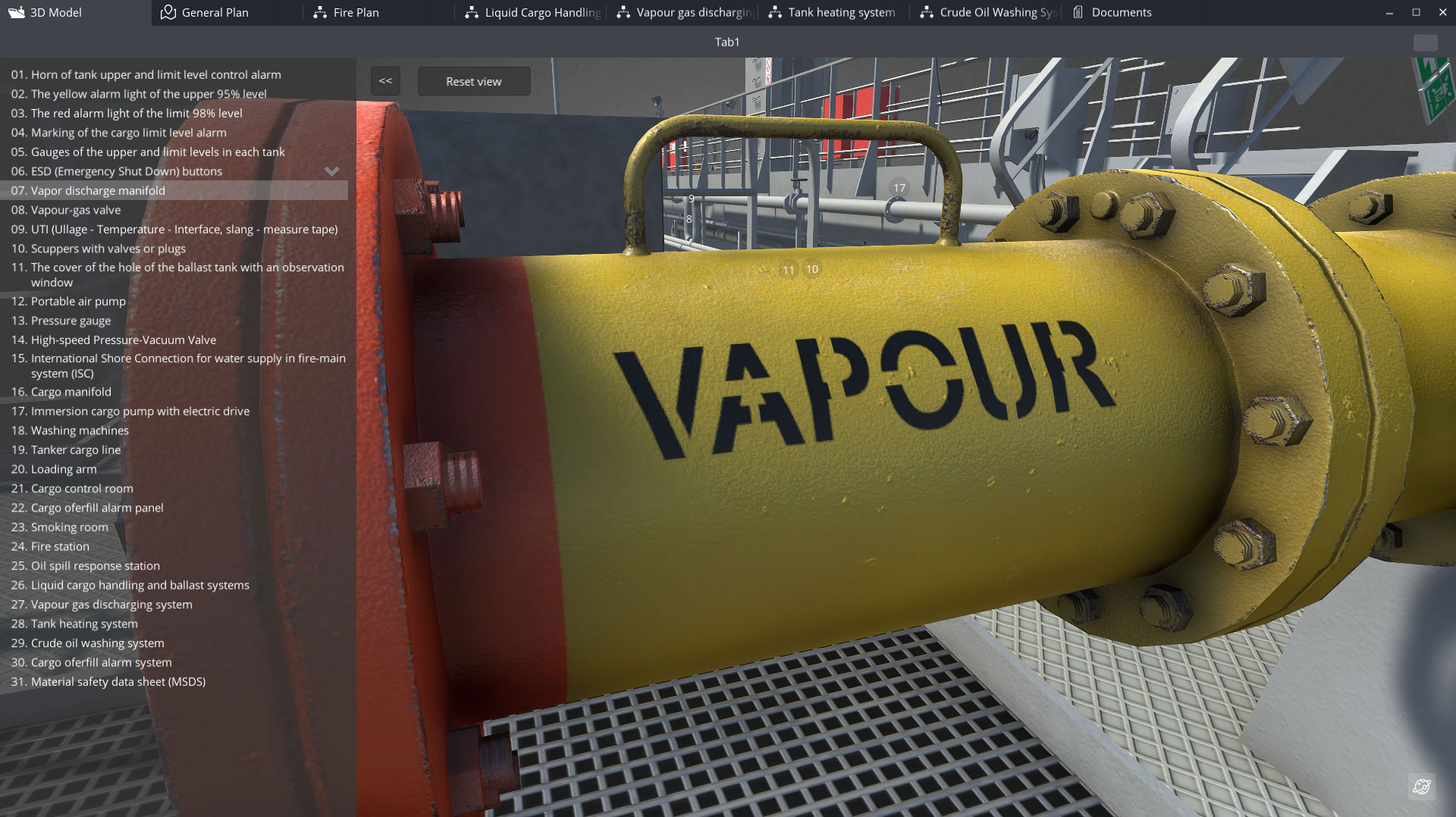Select High-speed Pressure-Vacuum Valve entry
This screenshot has width=1456, height=817.
[123, 340]
